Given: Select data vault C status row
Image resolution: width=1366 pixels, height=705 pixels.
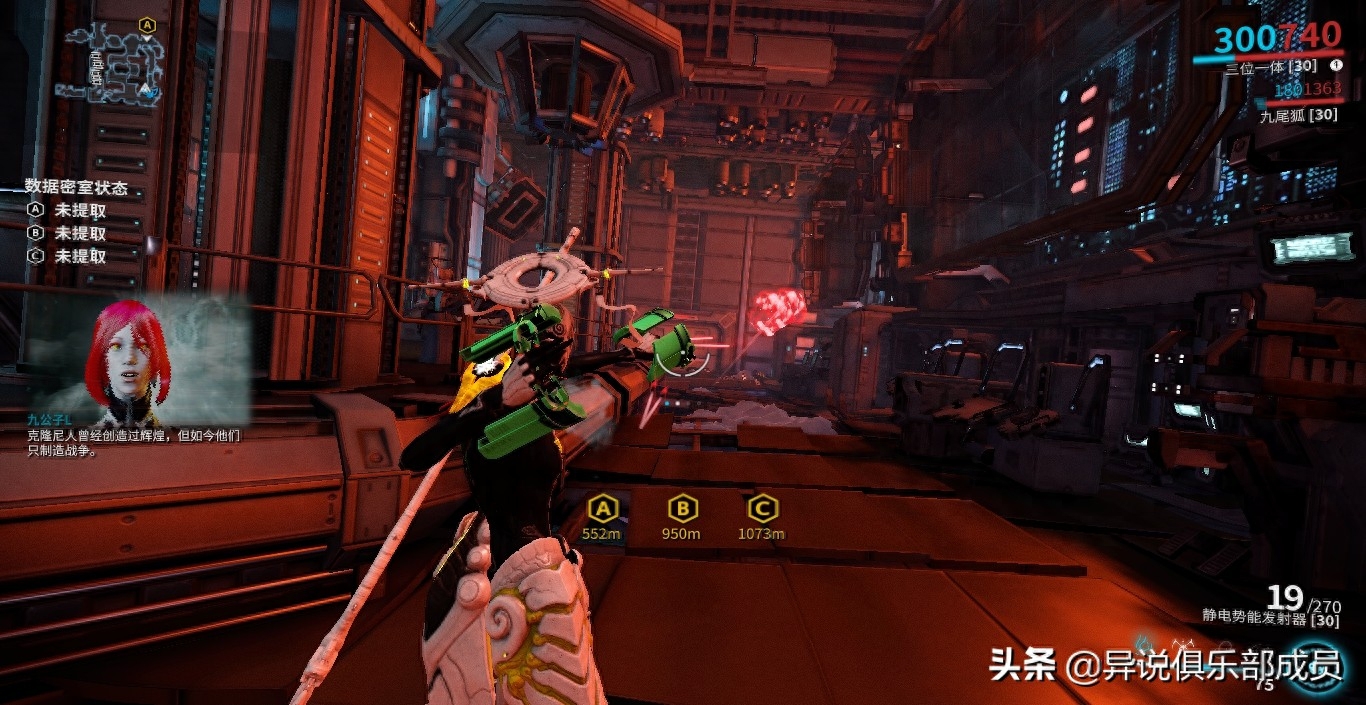Looking at the screenshot, I should [x=68, y=256].
